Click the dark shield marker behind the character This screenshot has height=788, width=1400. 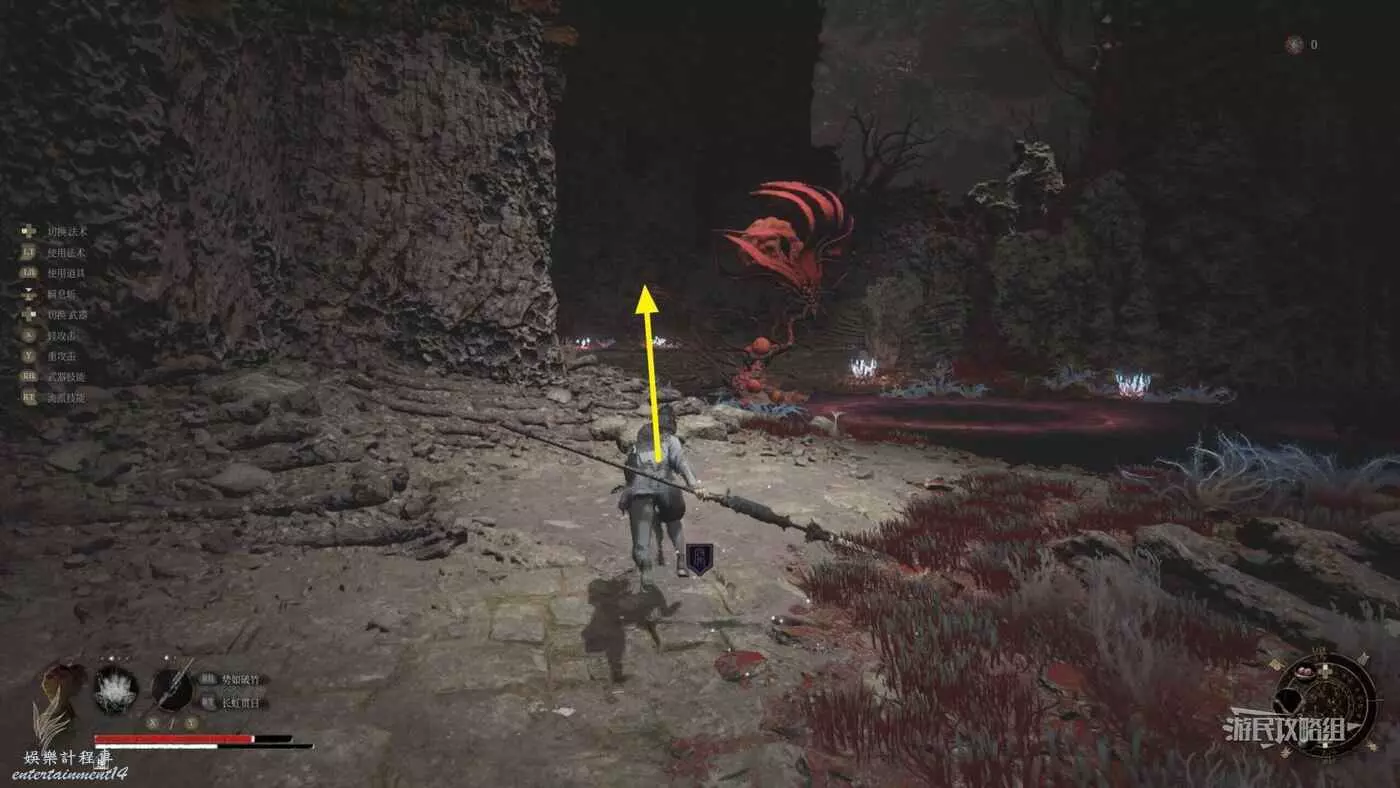[700, 558]
